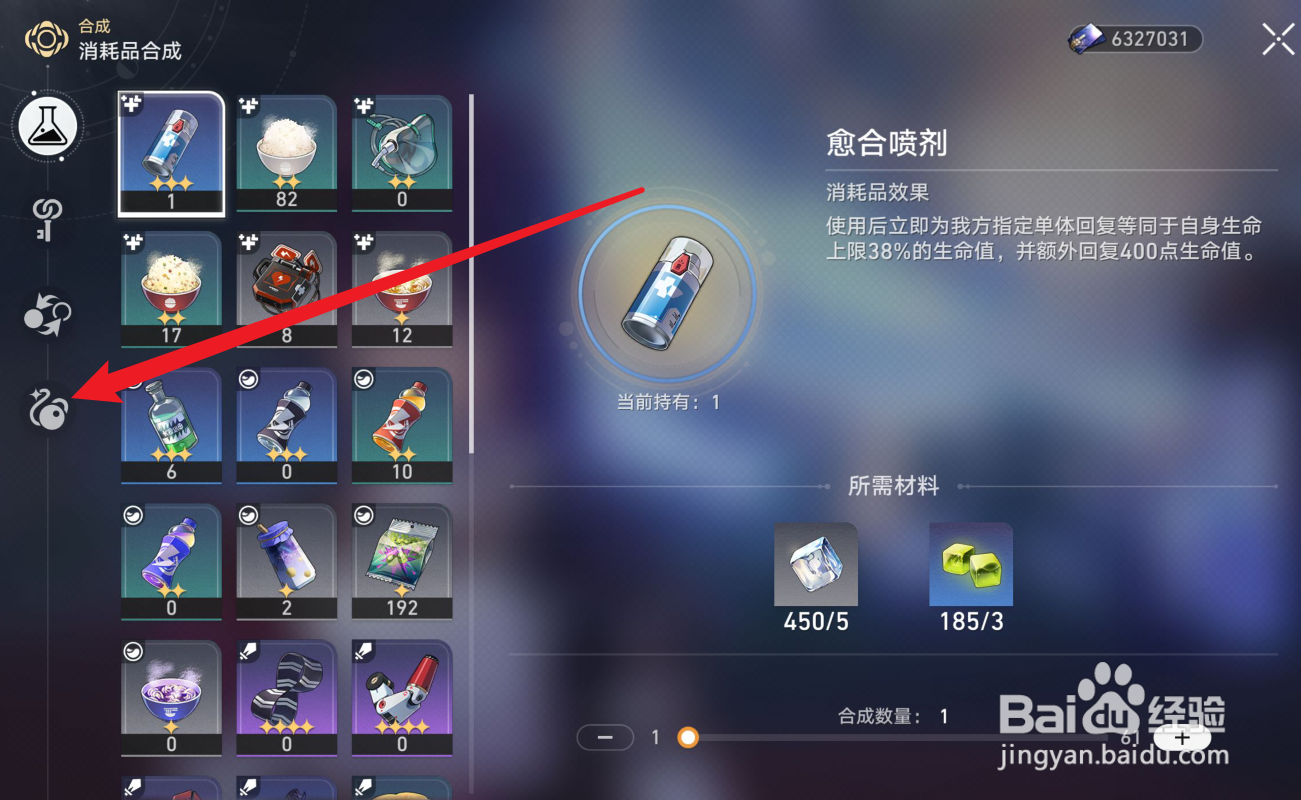This screenshot has height=800, width=1301.
Task: Click the plus button to increase quantity
Action: [x=1183, y=737]
